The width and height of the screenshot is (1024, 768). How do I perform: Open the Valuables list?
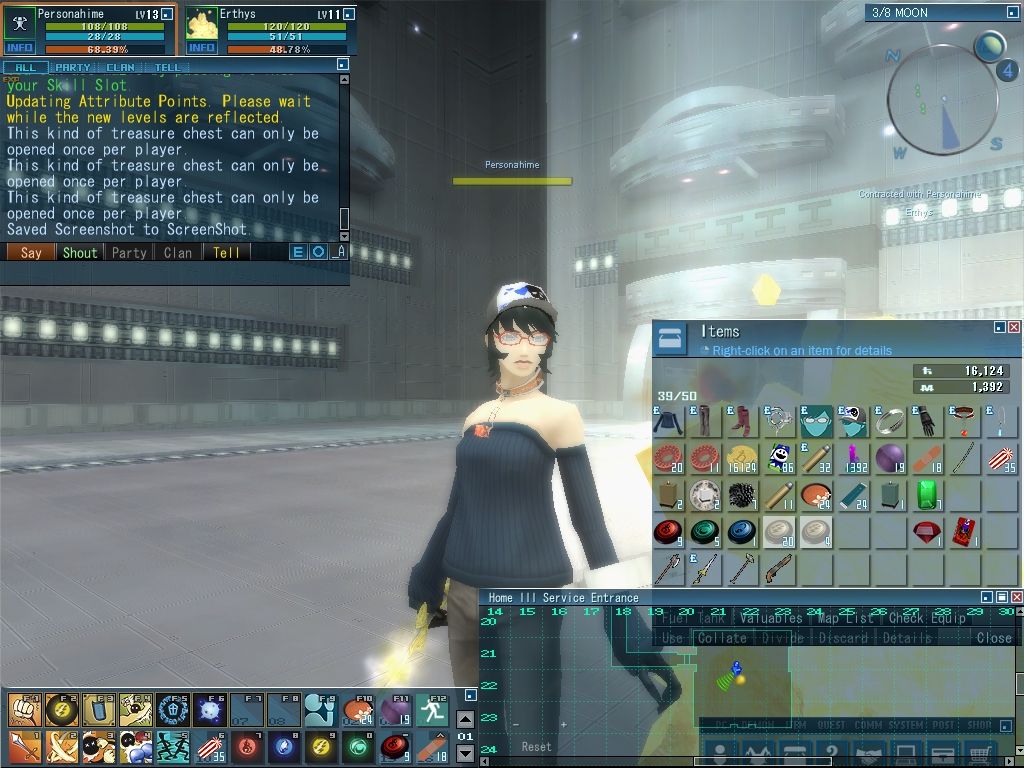pyautogui.click(x=771, y=619)
